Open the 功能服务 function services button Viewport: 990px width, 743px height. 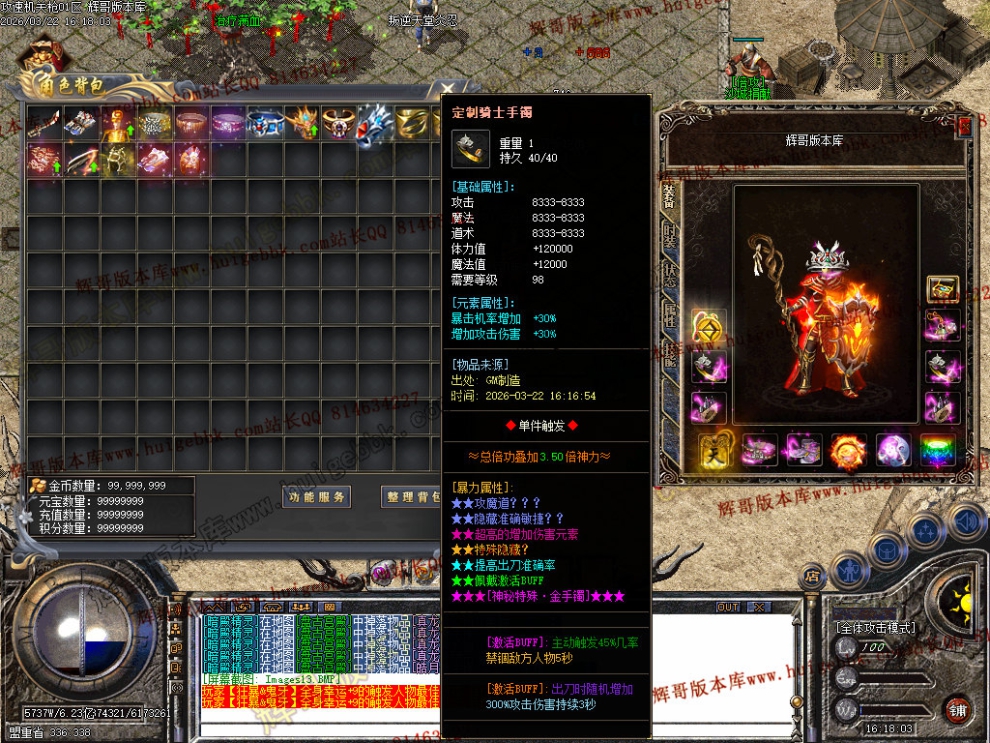pyautogui.click(x=316, y=497)
